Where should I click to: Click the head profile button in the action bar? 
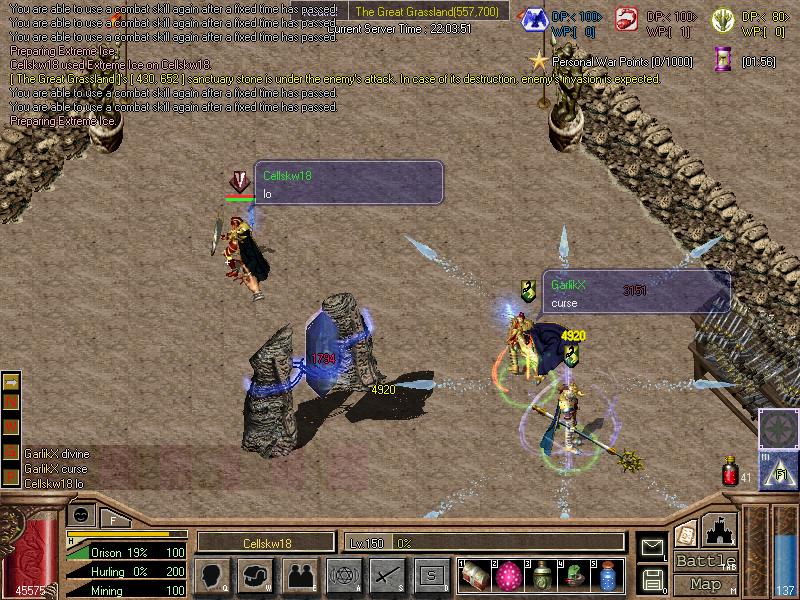[x=212, y=575]
